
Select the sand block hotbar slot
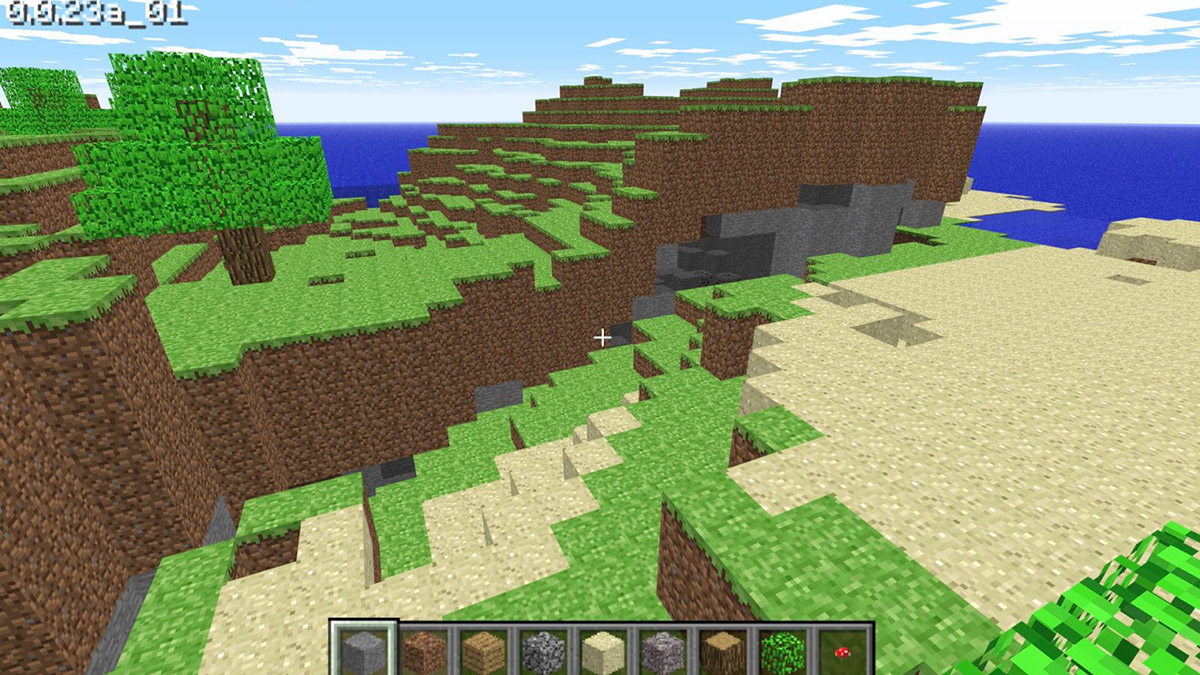602,651
